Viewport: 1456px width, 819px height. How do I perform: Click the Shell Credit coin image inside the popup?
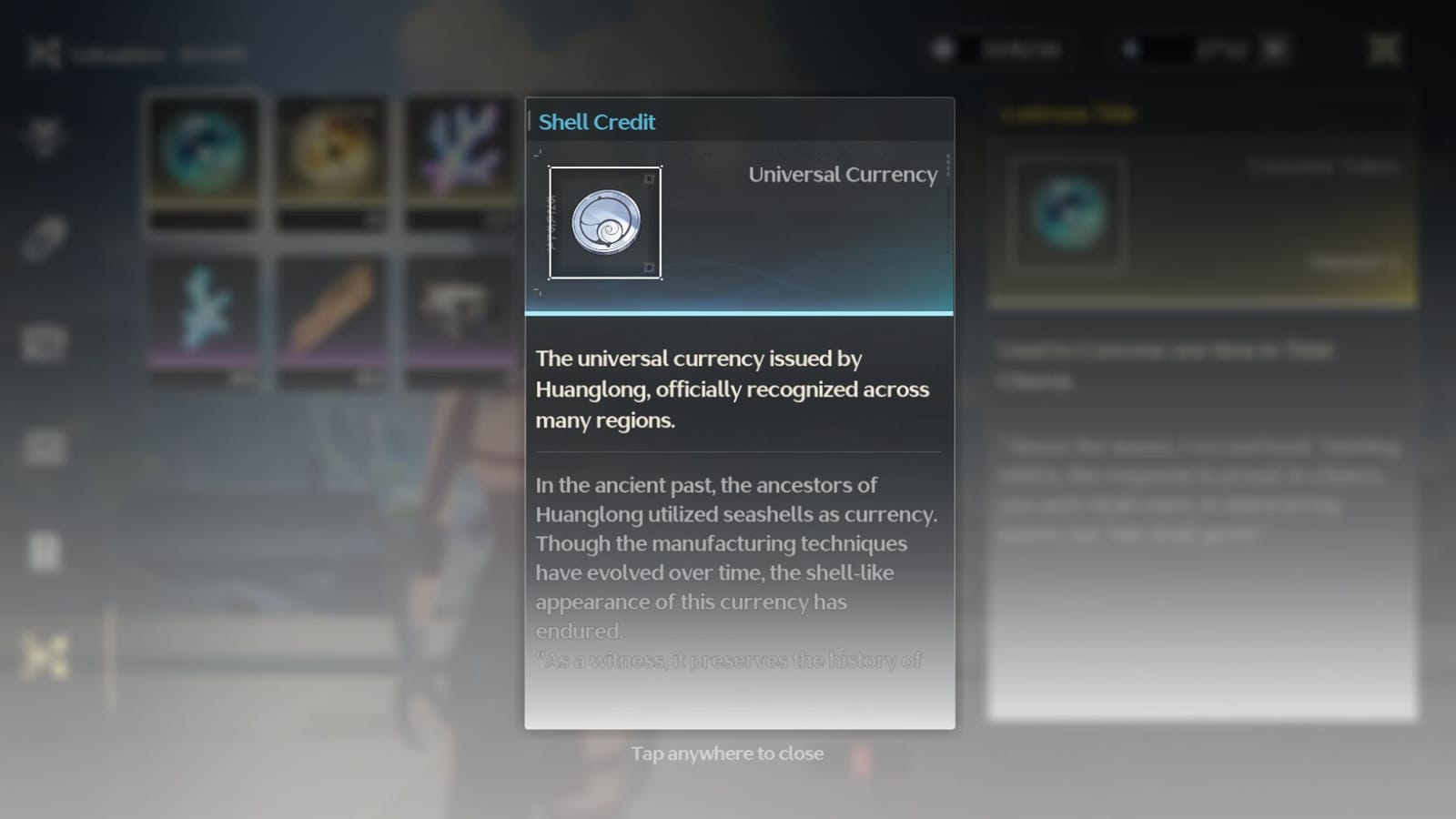click(x=606, y=223)
